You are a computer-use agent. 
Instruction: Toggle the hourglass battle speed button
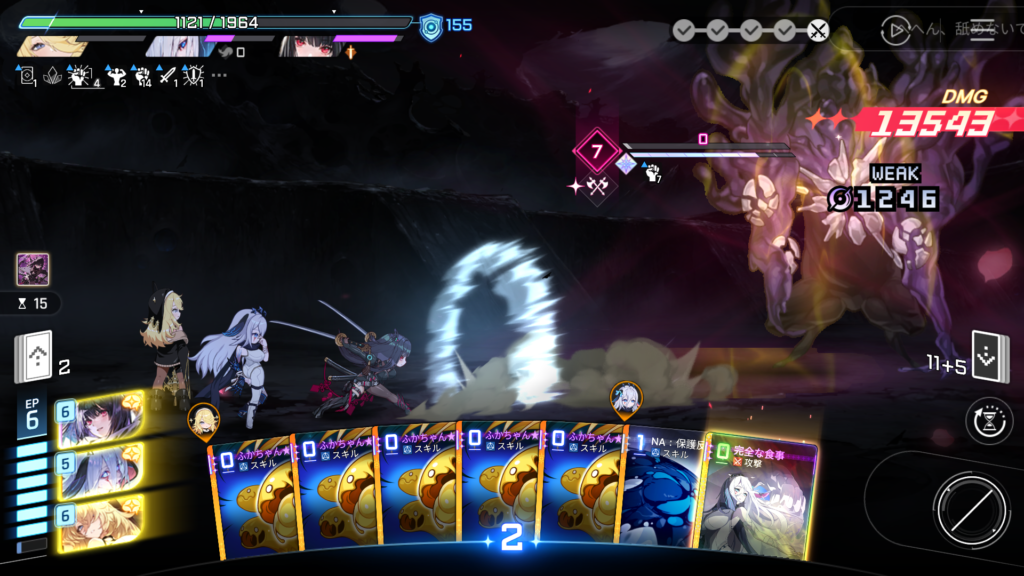click(988, 421)
